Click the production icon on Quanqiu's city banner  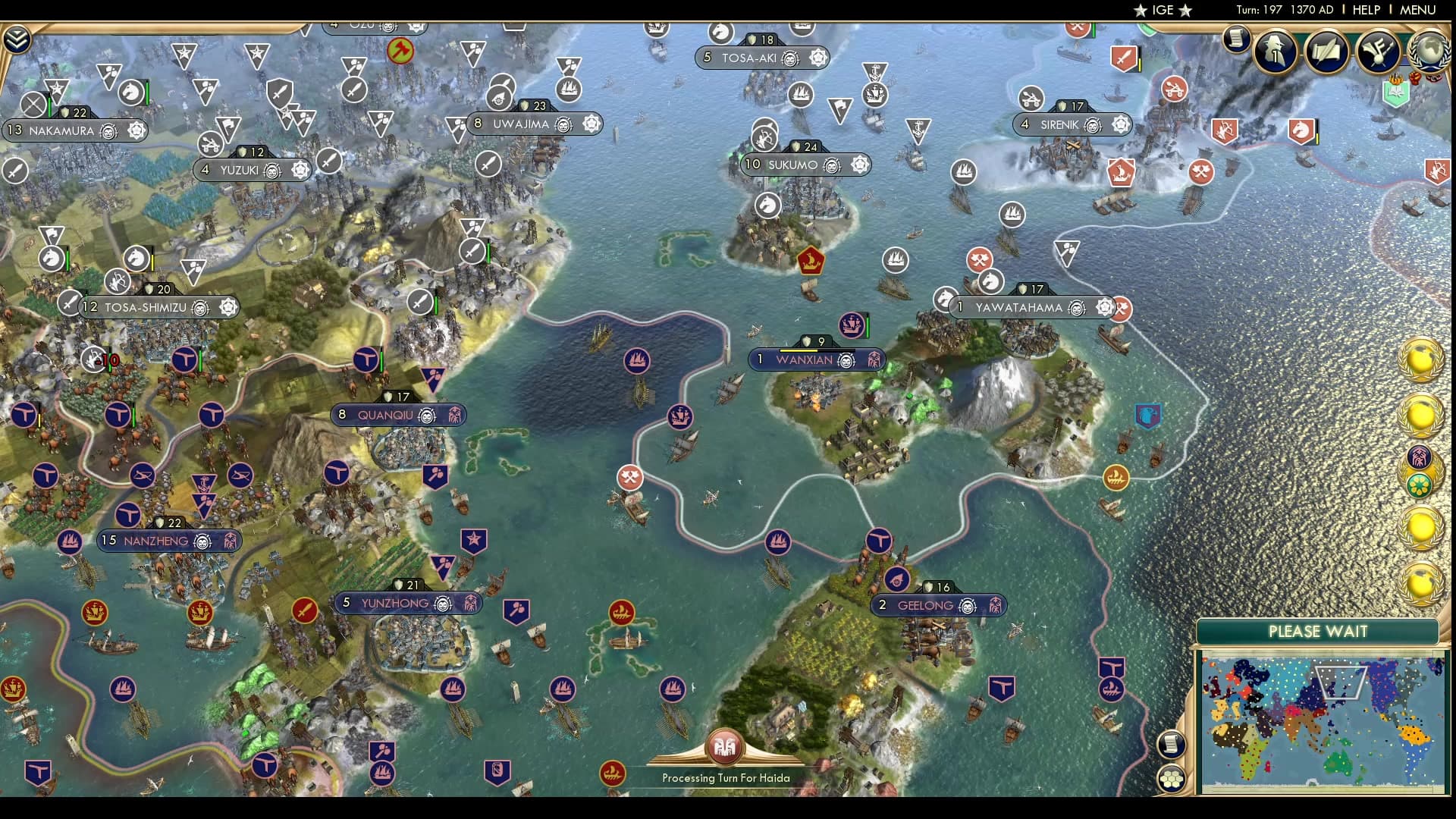456,416
